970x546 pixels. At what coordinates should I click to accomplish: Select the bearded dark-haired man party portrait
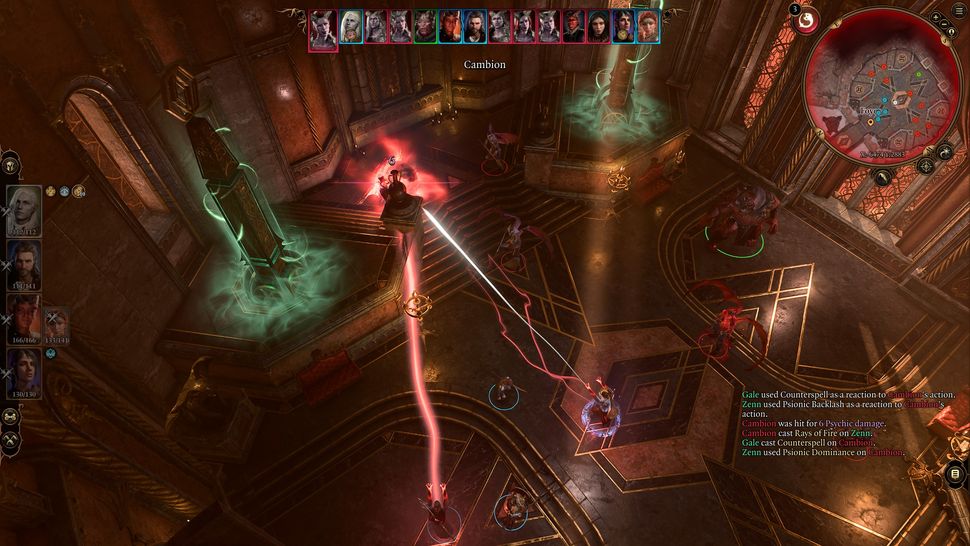[x=24, y=263]
